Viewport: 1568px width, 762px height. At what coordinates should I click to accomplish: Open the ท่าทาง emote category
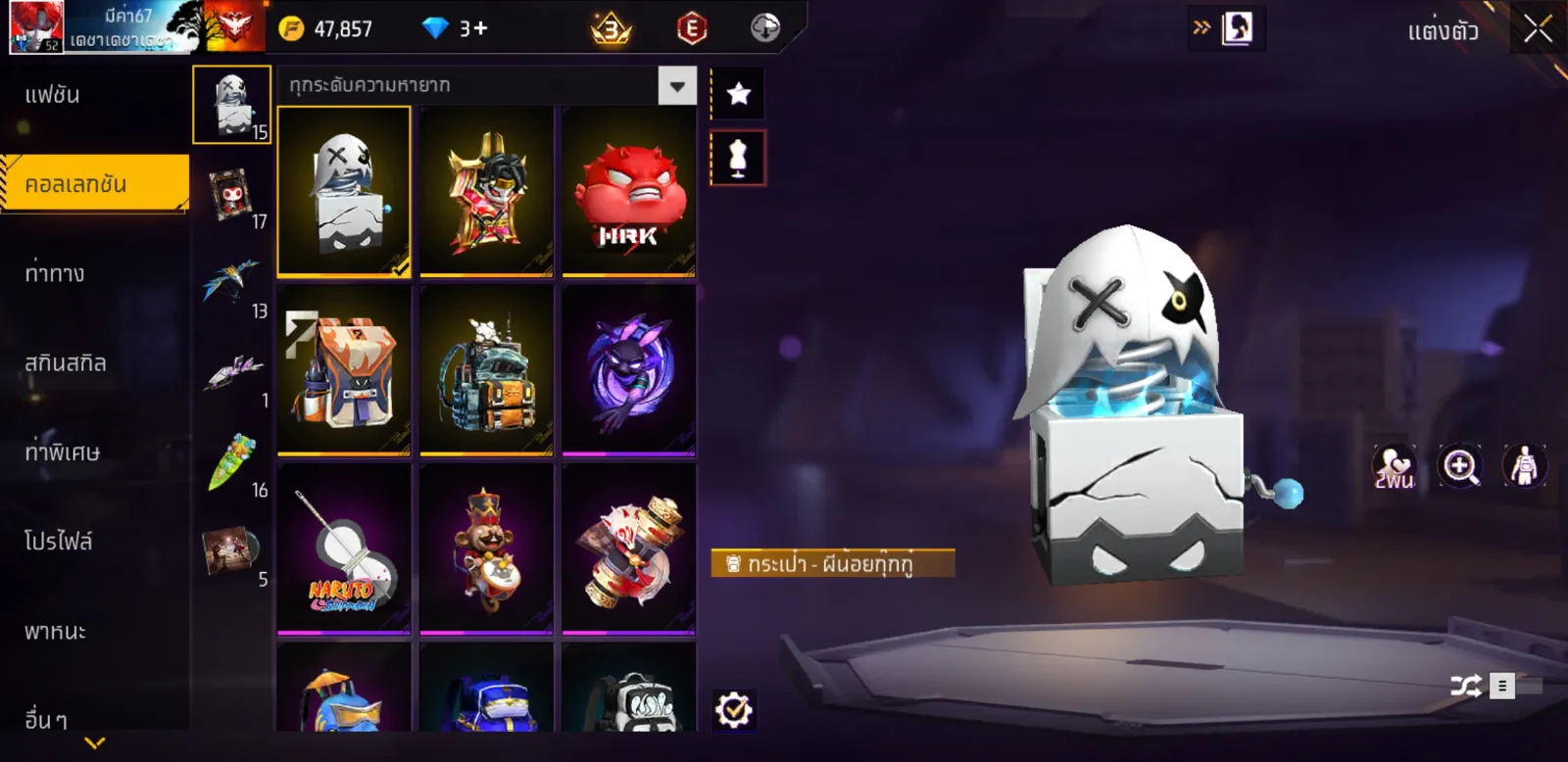pos(55,273)
